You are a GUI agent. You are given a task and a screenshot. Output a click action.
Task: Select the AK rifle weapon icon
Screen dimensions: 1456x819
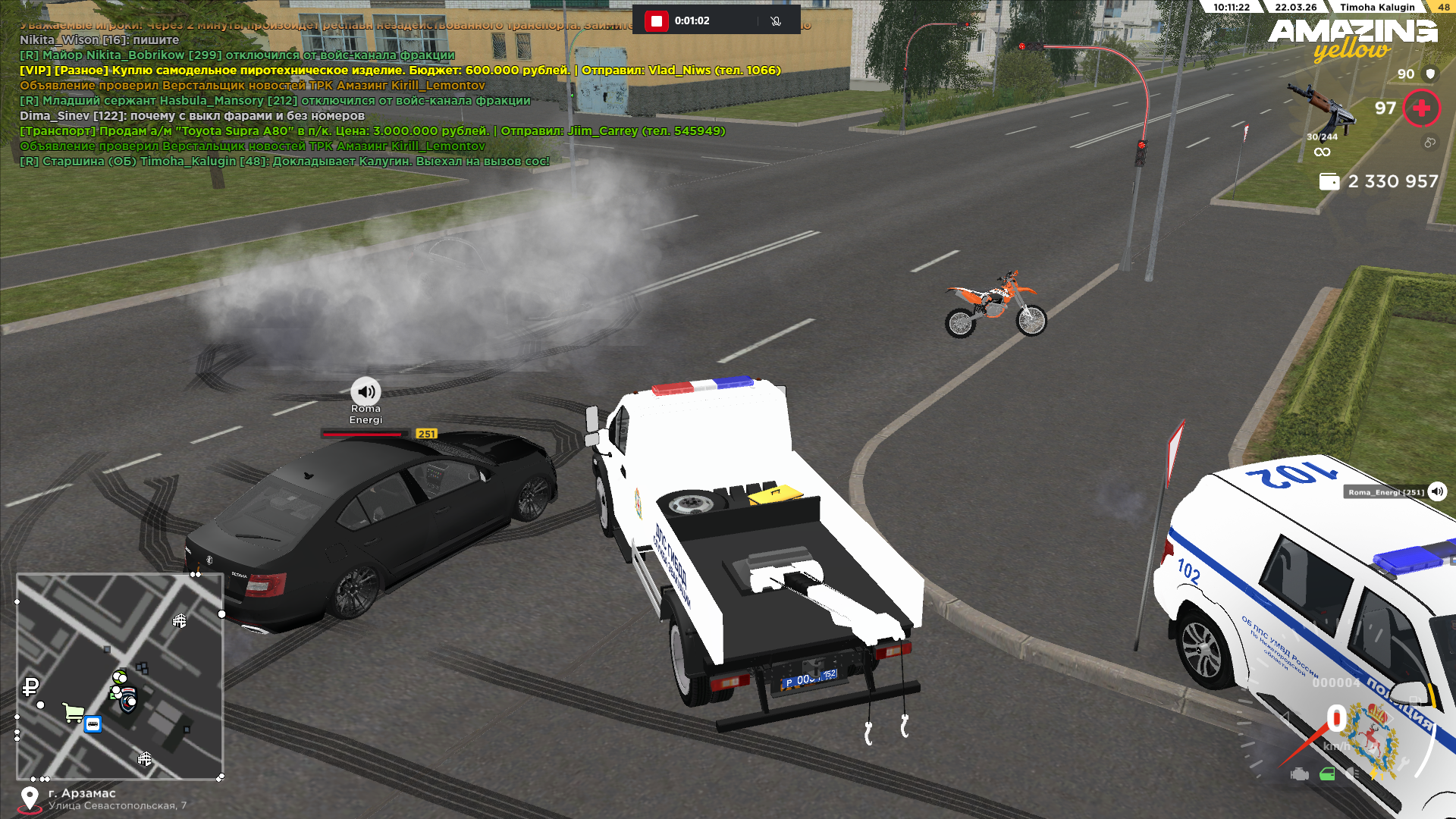[x=1322, y=108]
